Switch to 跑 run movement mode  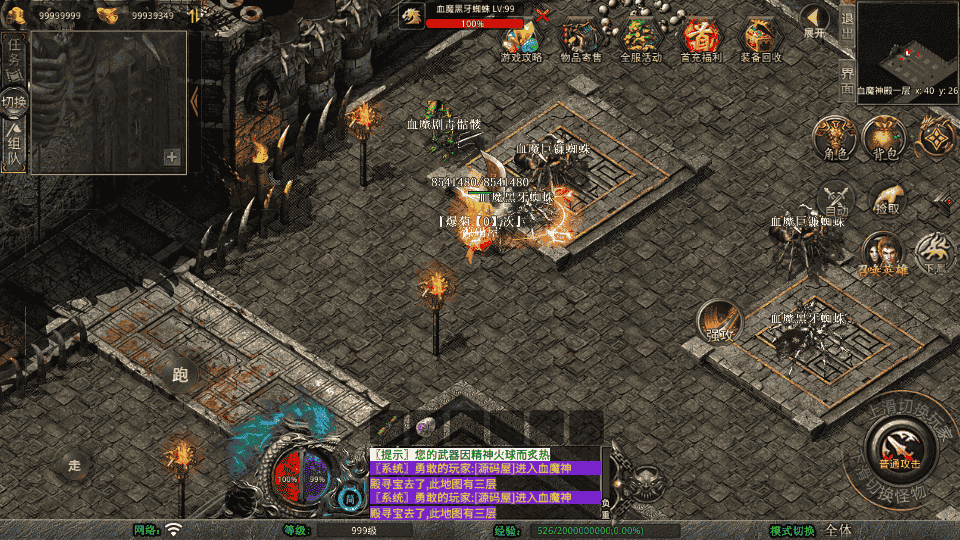click(180, 374)
